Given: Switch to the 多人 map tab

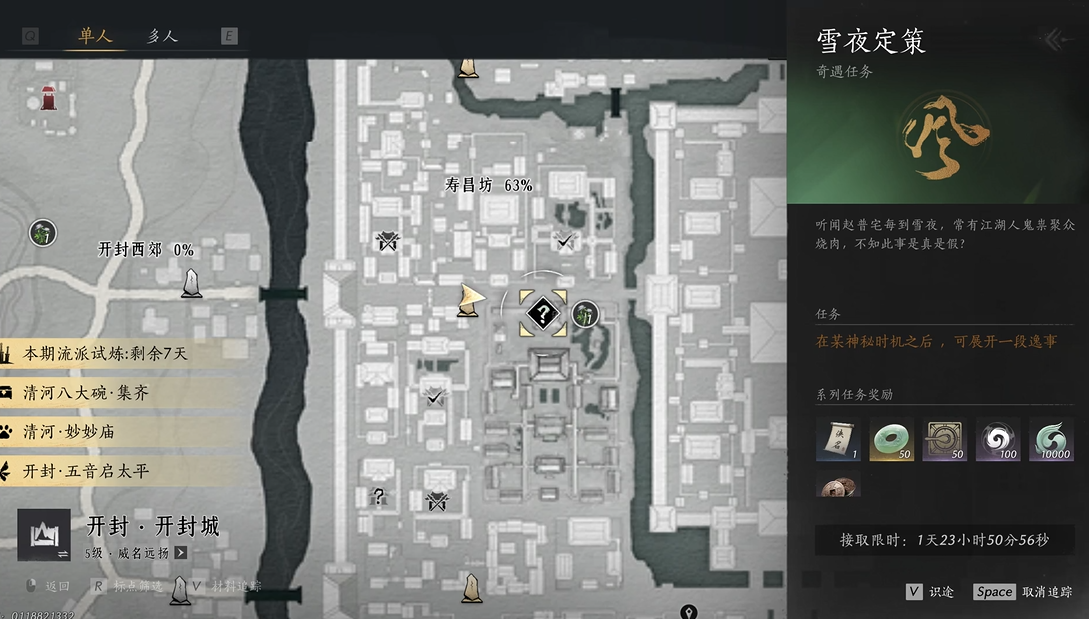Looking at the screenshot, I should pos(162,36).
